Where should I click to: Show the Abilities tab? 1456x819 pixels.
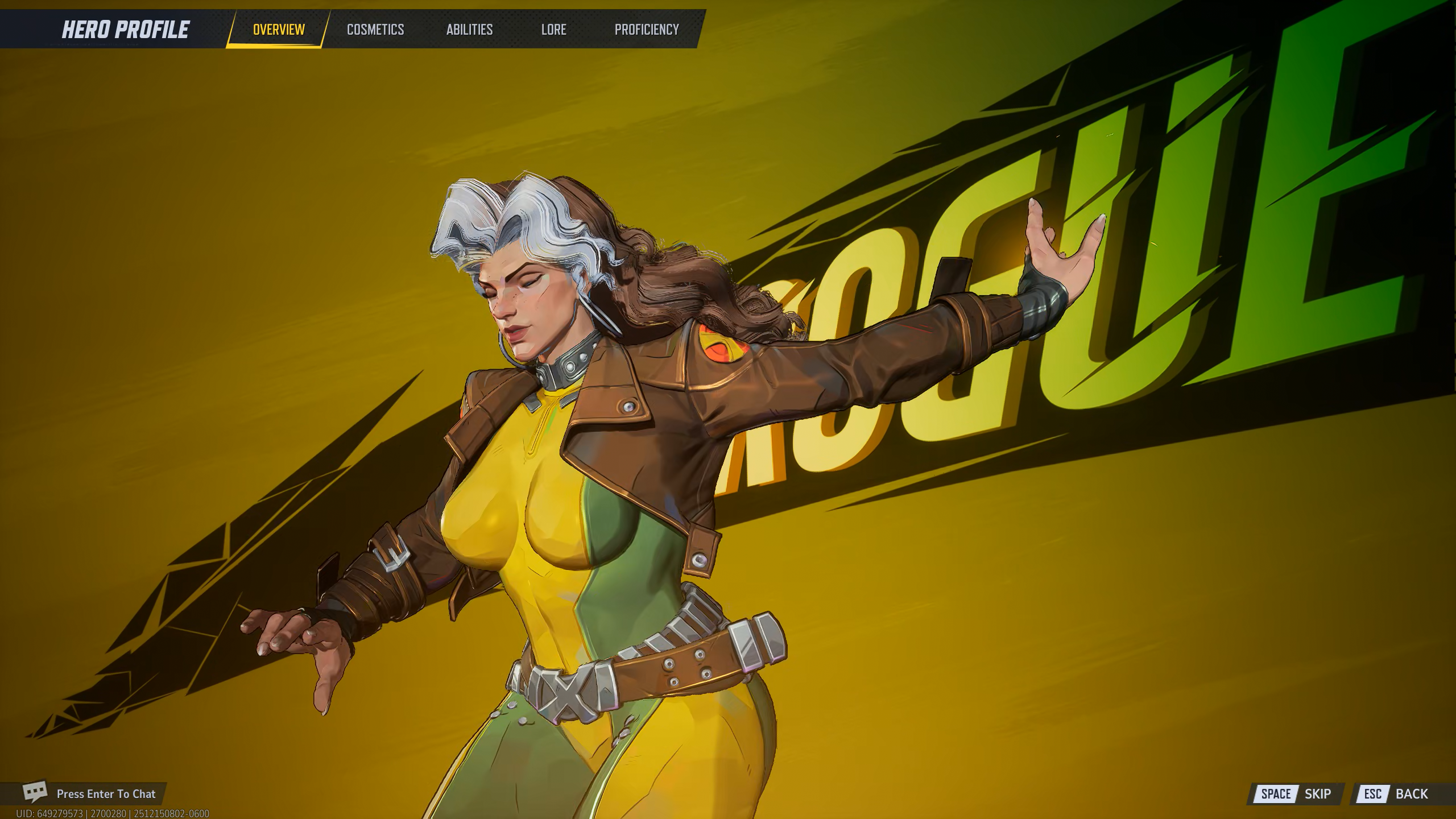click(x=469, y=30)
